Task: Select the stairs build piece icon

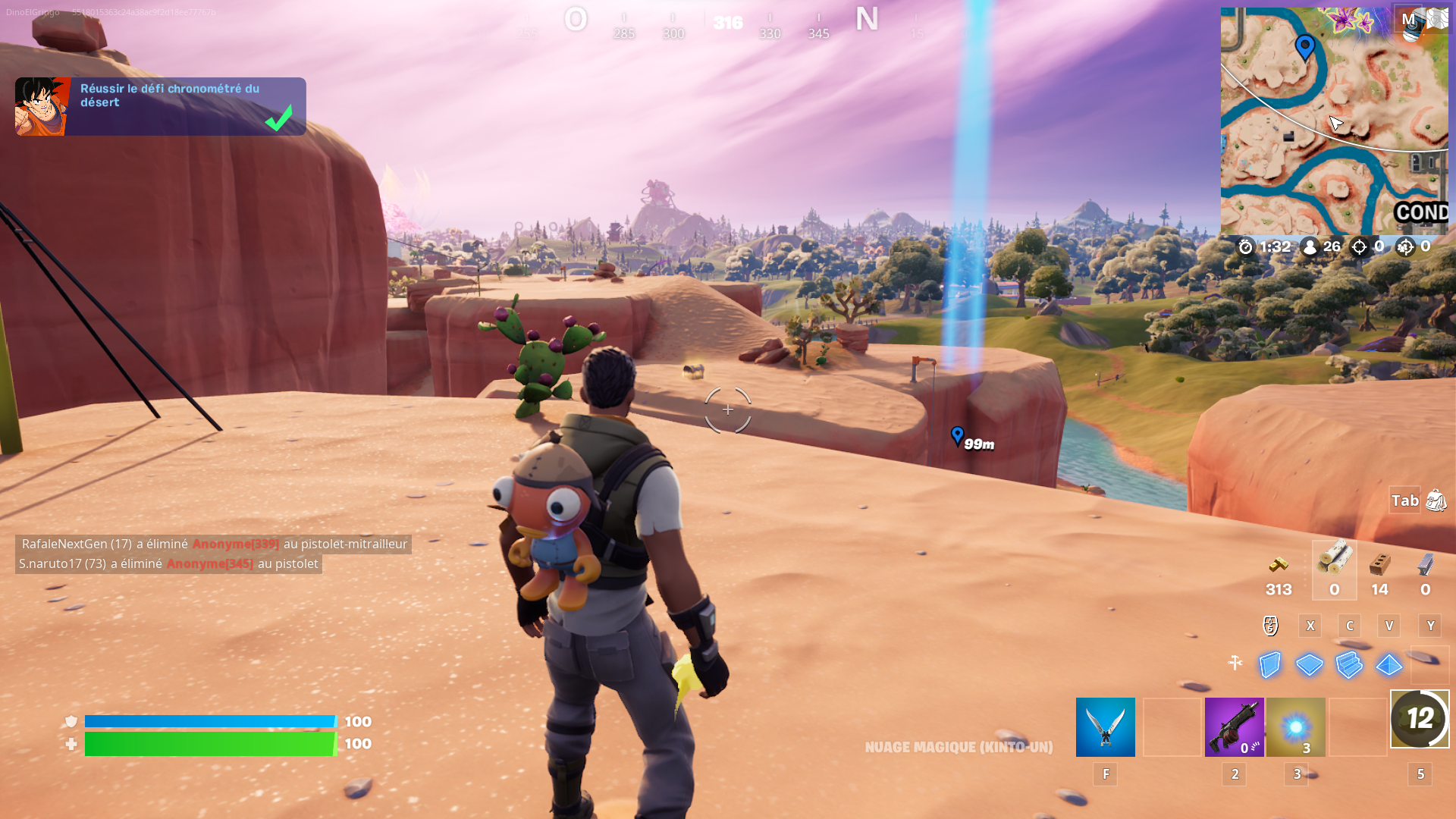Action: coord(1349,665)
